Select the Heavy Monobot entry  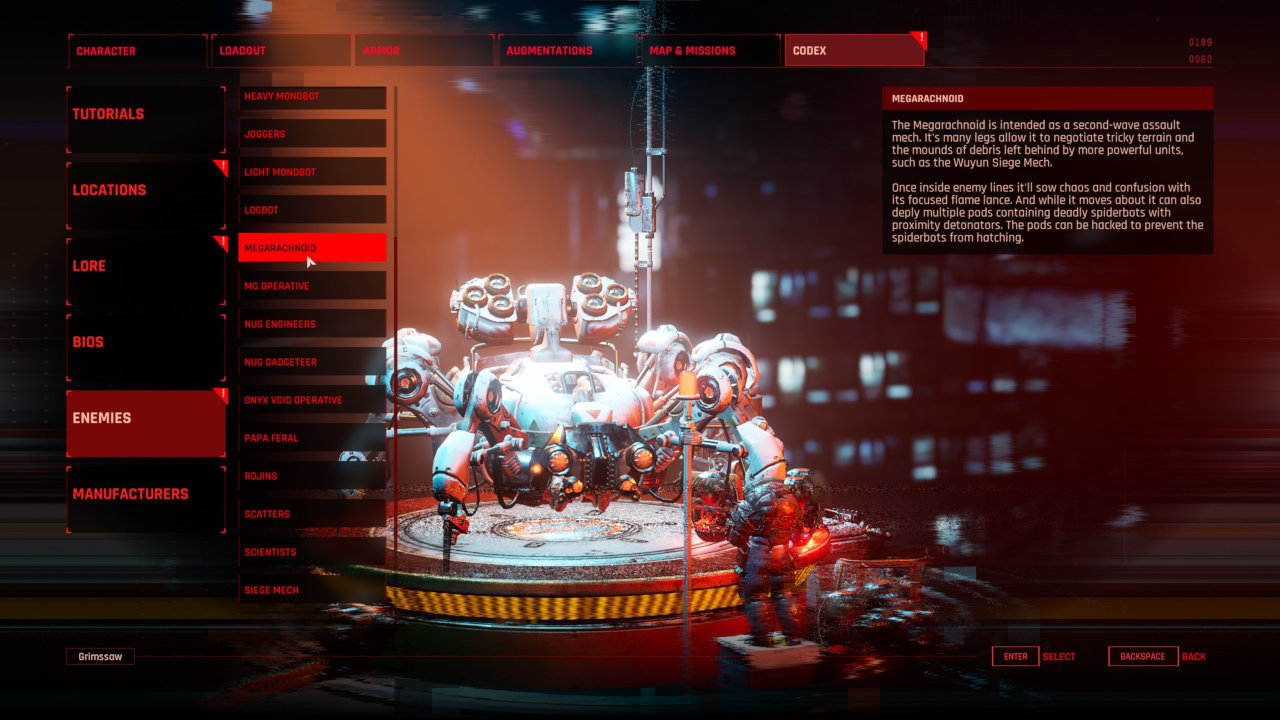312,97
